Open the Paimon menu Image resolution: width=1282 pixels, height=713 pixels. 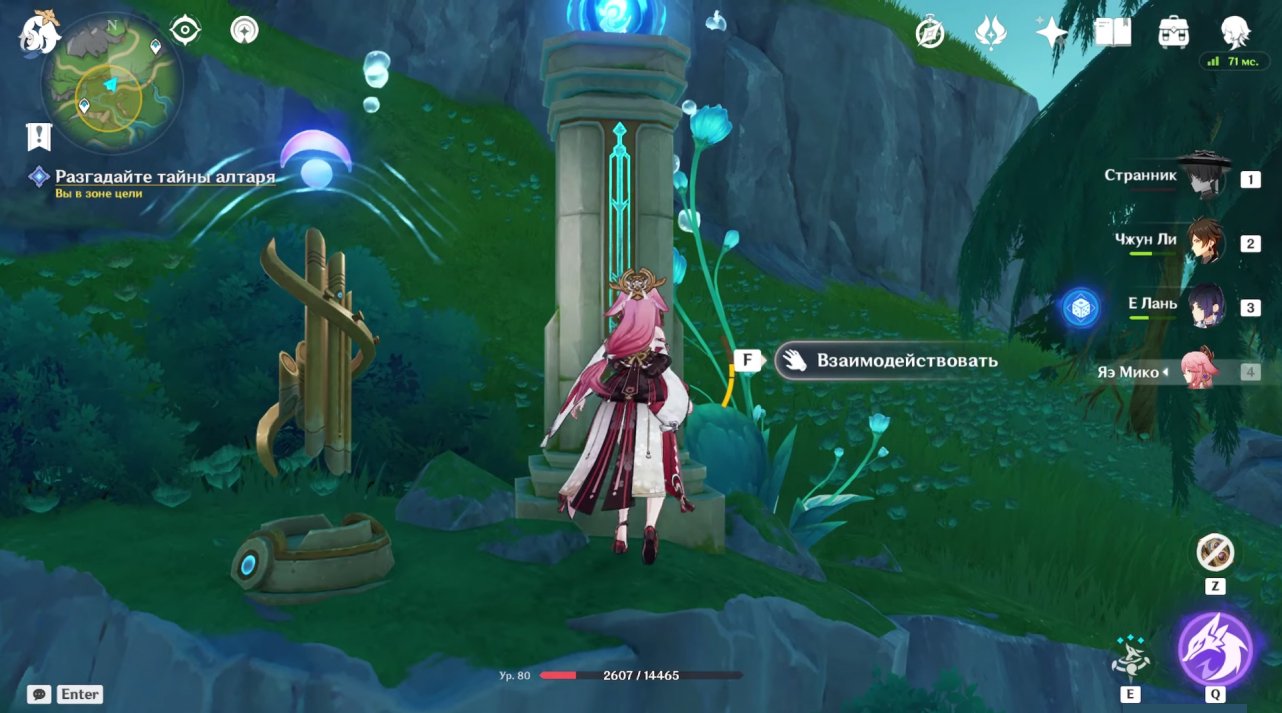(39, 31)
